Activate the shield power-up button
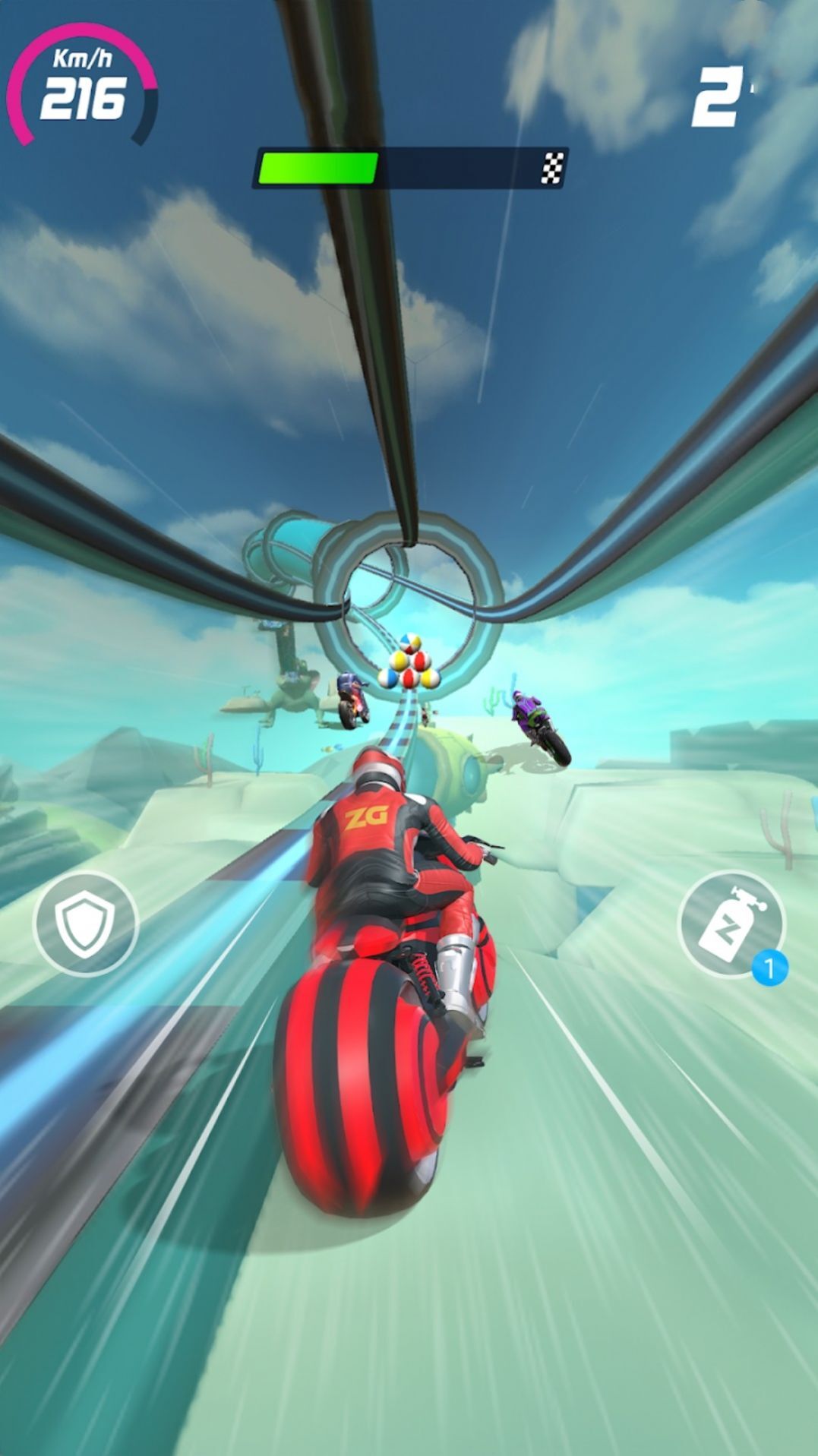 [85, 924]
